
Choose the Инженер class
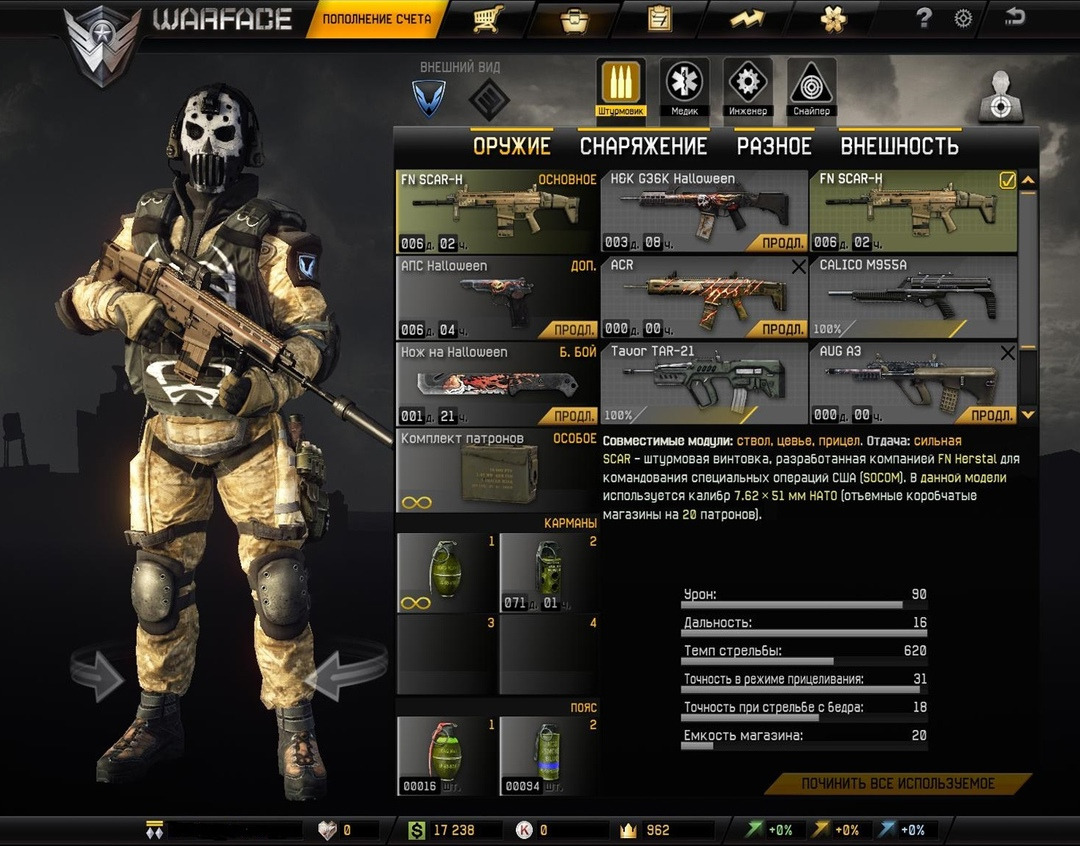point(747,87)
